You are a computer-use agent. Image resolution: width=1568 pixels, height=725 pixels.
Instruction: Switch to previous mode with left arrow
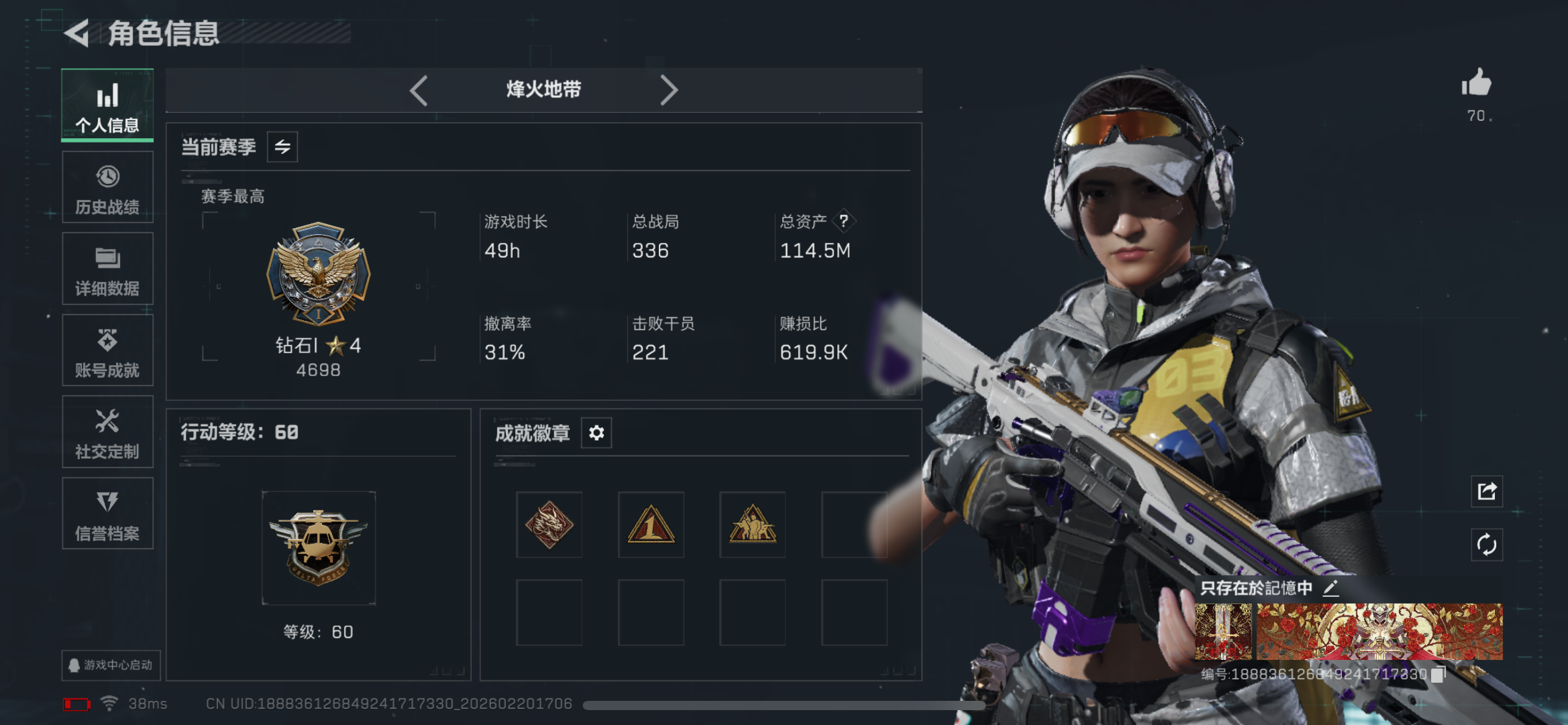(x=419, y=90)
